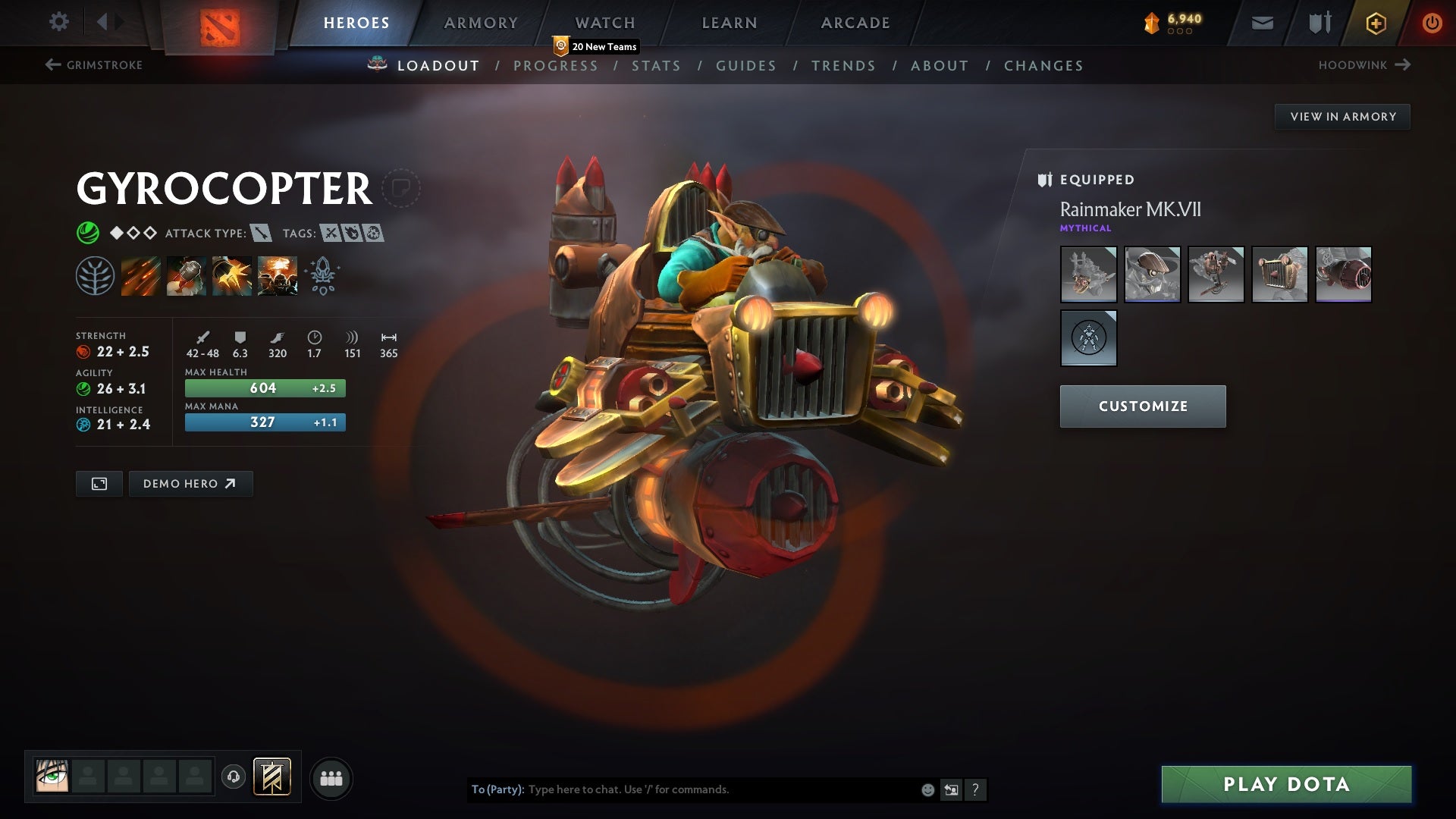The image size is (1456, 819).
Task: Go back to Grimstroke with the left arrow
Action: (x=52, y=65)
